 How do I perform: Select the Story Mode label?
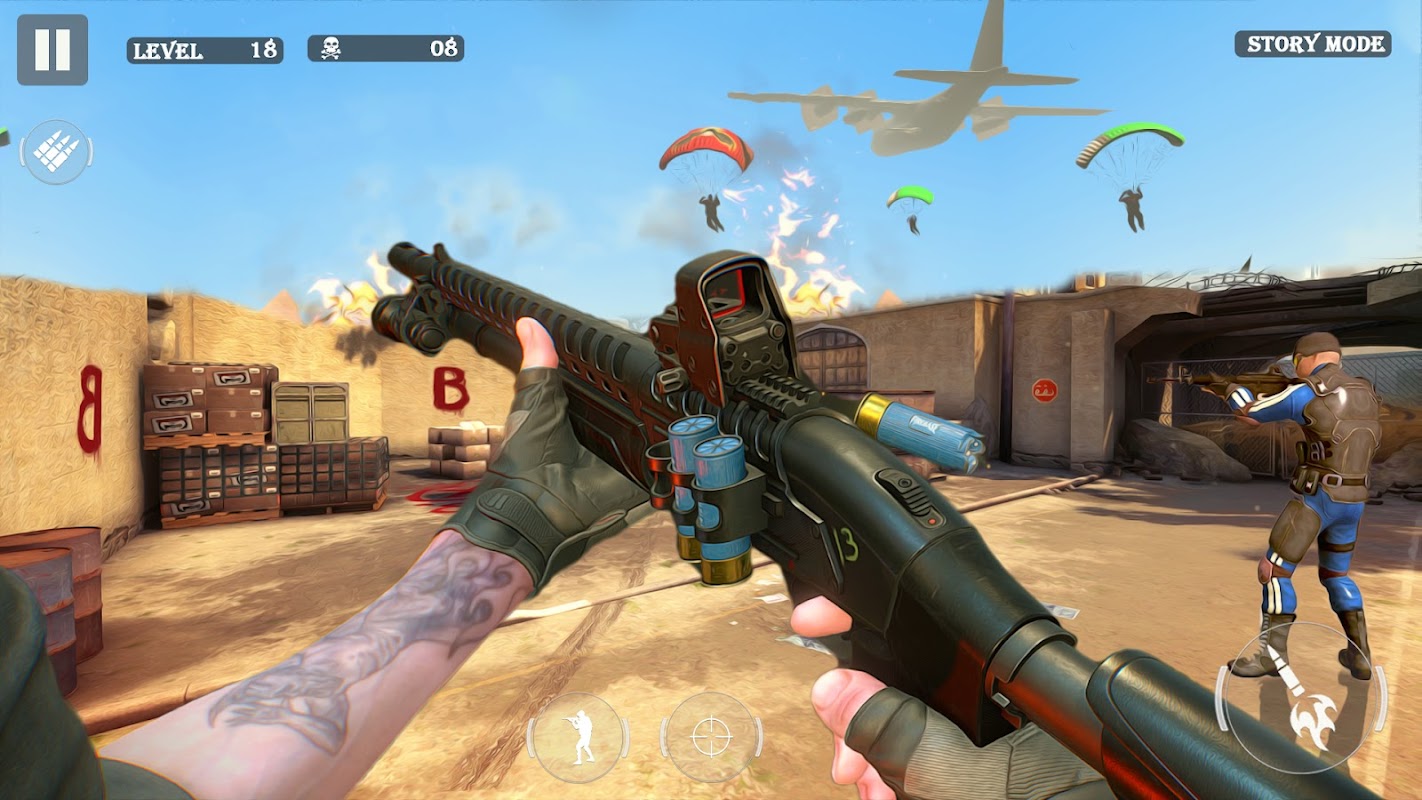[x=1312, y=44]
